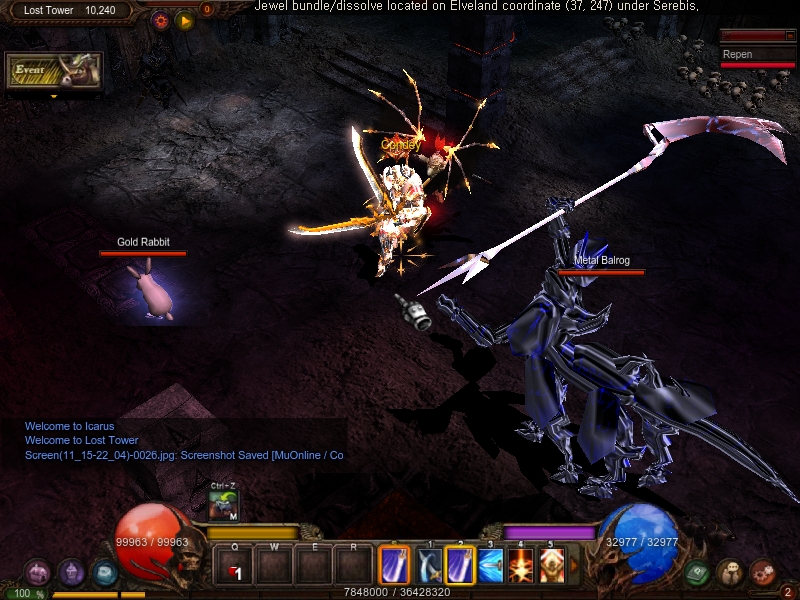Select the Q potion slot
The image size is (800, 600).
click(234, 565)
